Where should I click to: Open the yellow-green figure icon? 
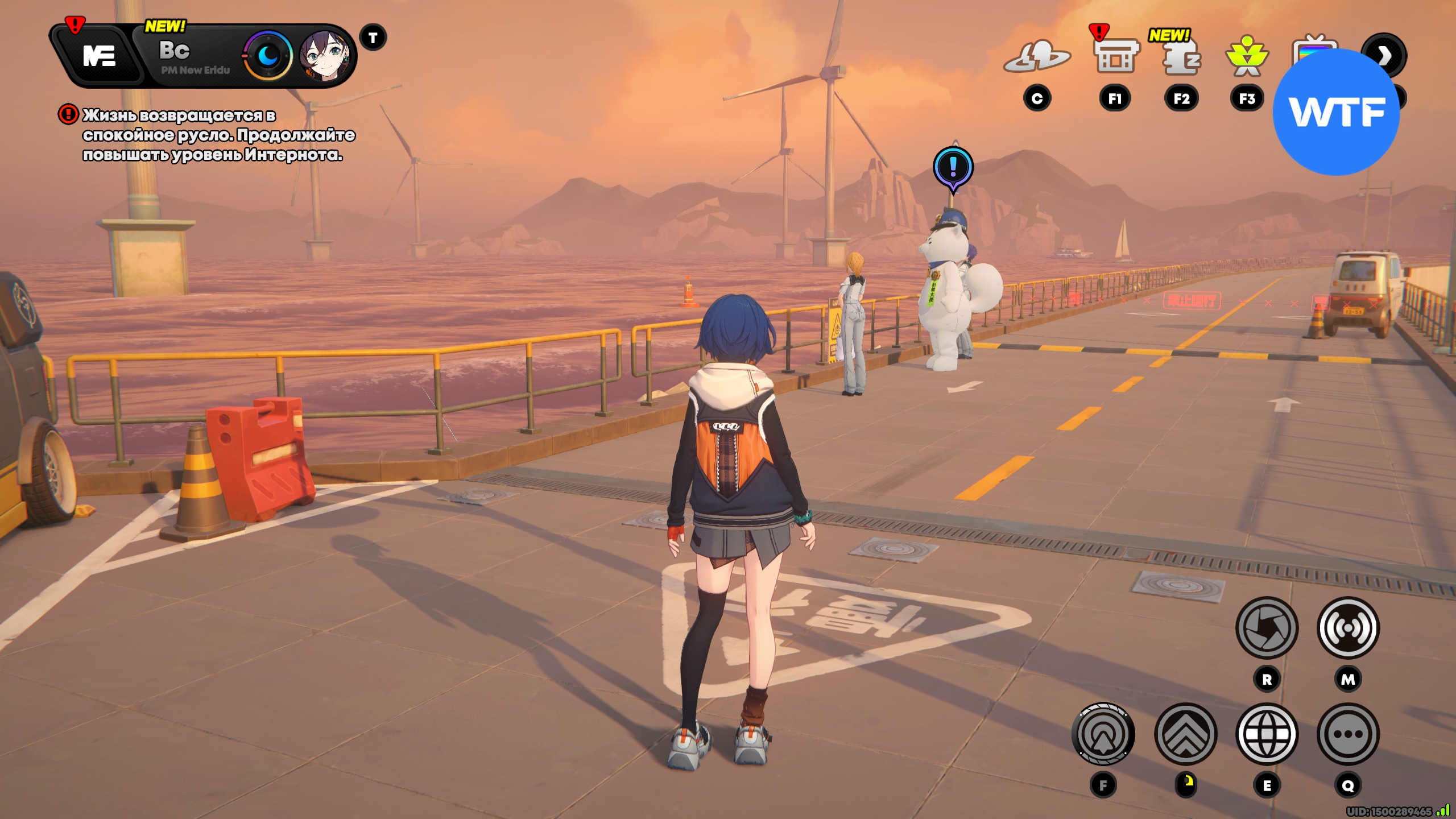tap(1247, 57)
